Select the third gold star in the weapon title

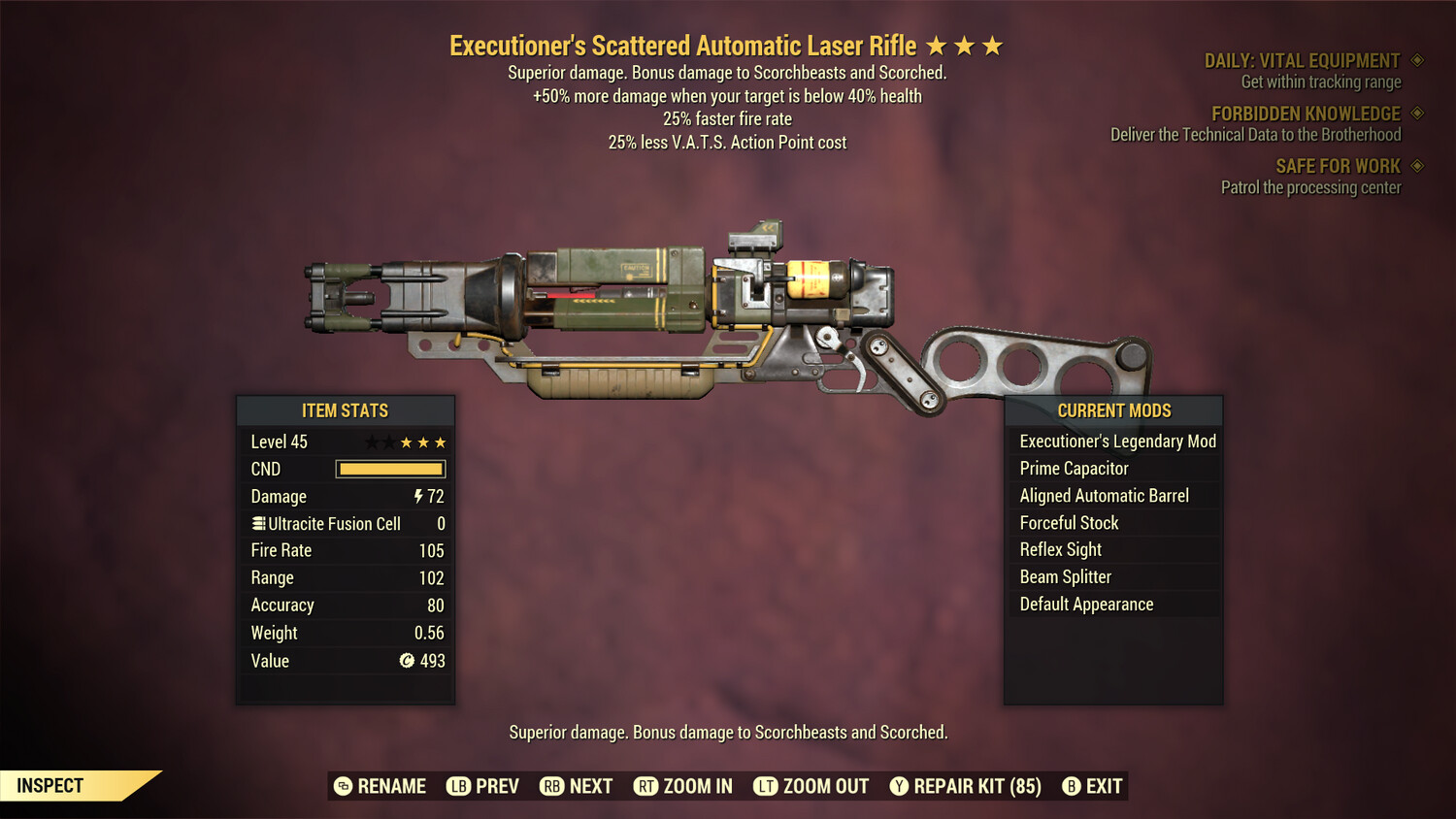coord(990,45)
